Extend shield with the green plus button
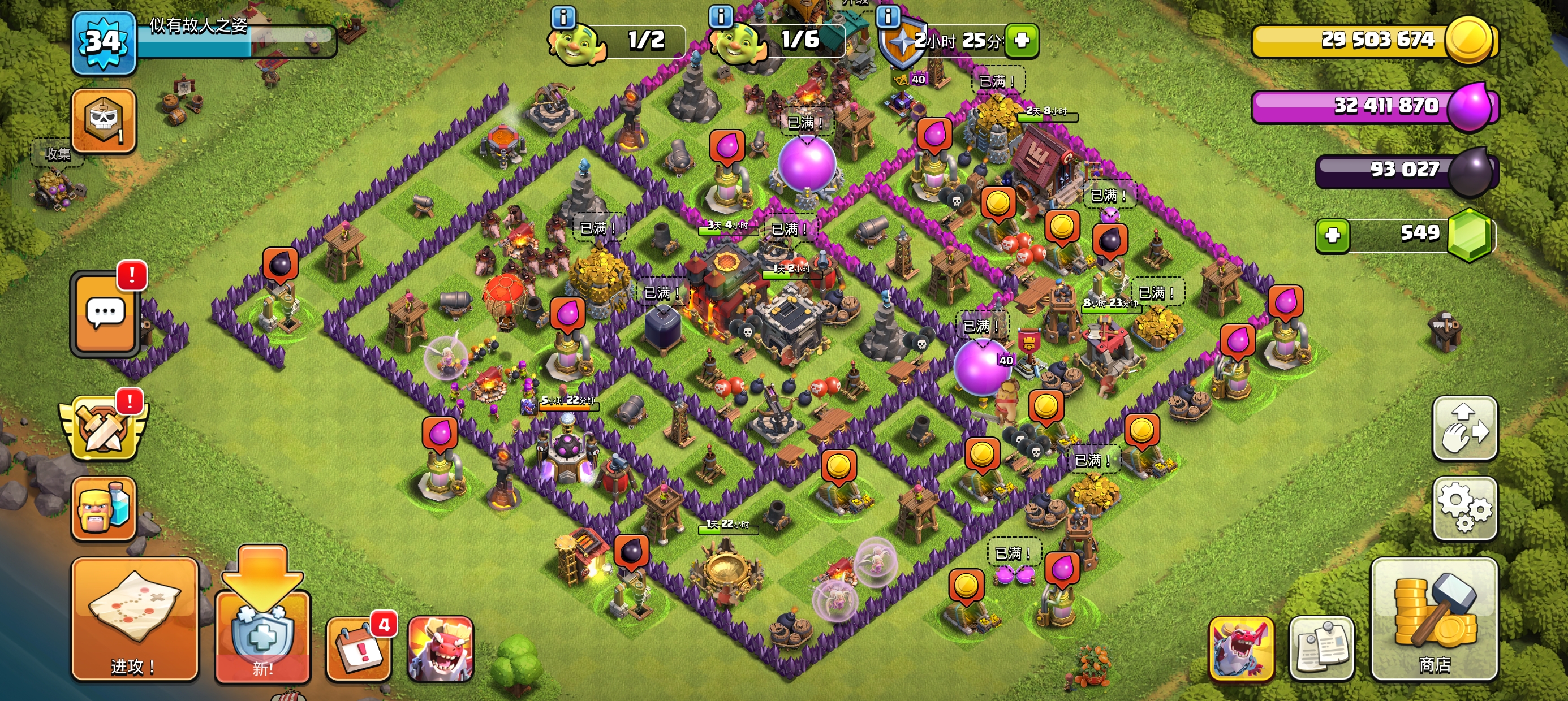The width and height of the screenshot is (1568, 701). 1022,40
